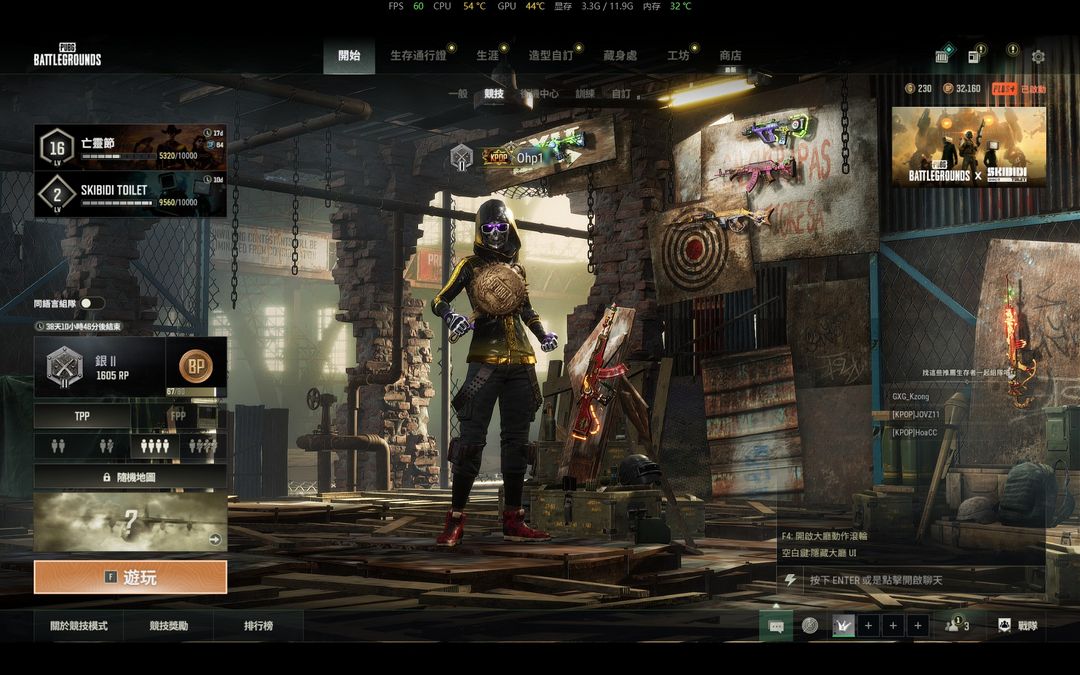Select the 一般 normal match mode tab

pos(458,94)
